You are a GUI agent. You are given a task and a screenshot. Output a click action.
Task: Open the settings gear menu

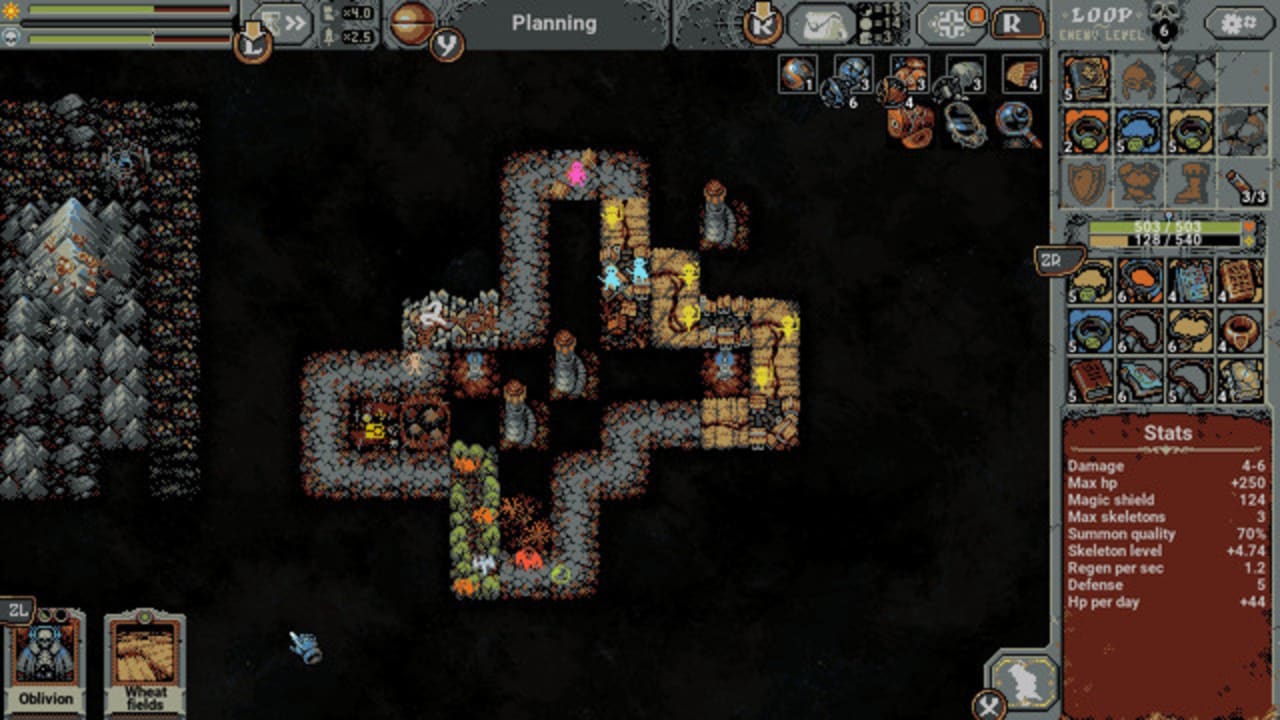pos(1238,23)
